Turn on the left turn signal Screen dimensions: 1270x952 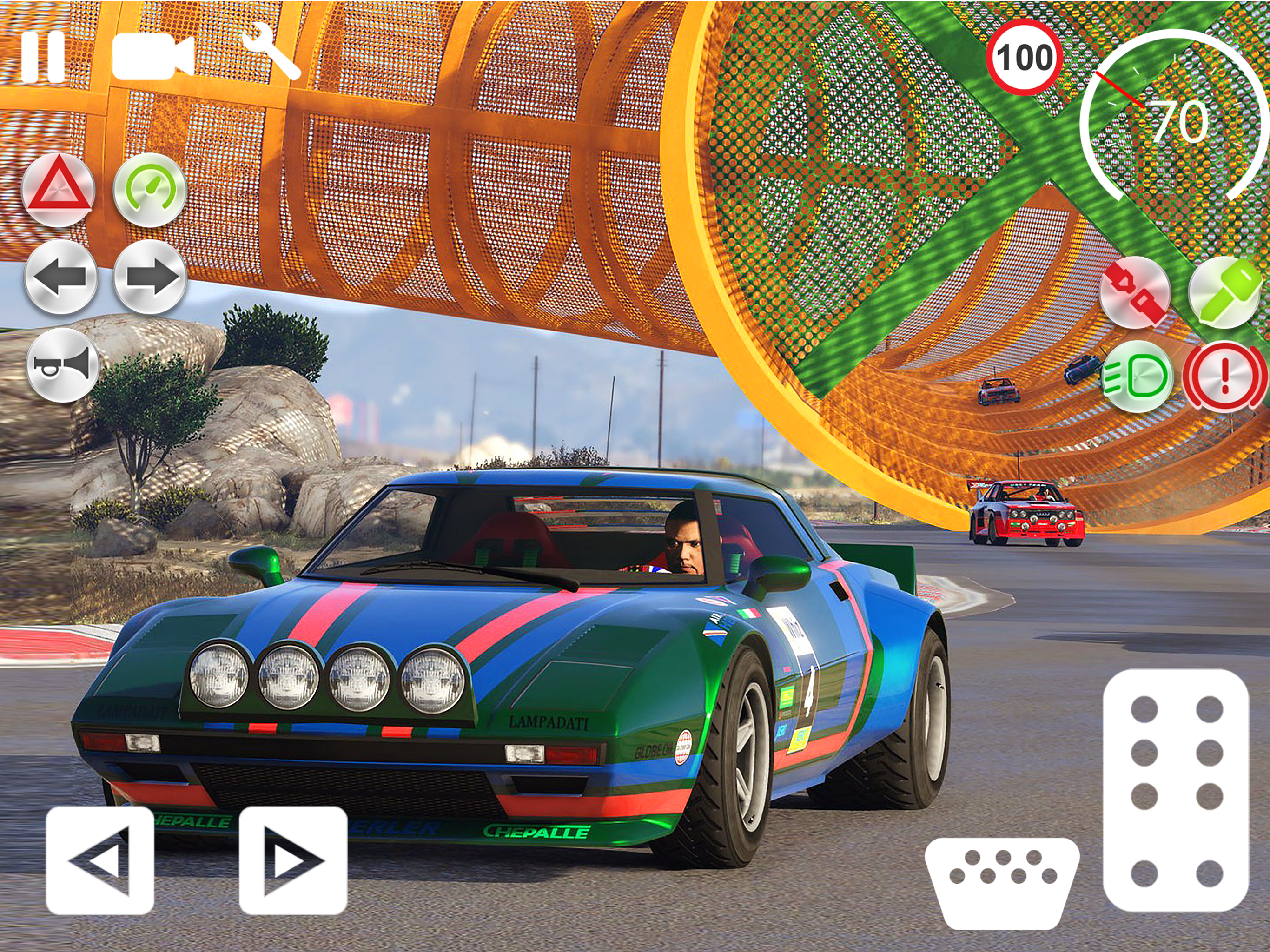[x=61, y=277]
